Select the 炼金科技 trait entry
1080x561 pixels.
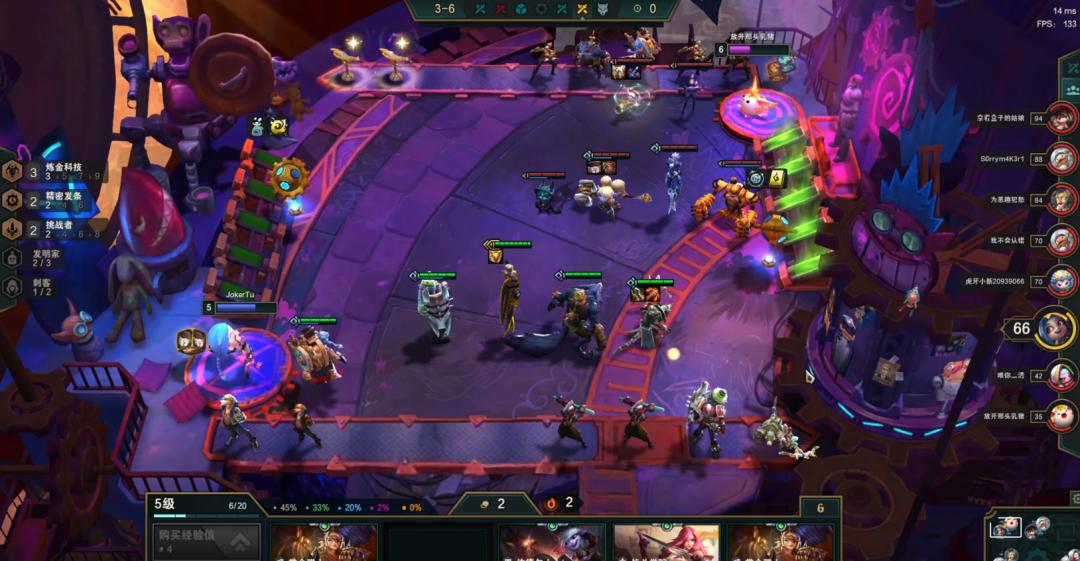tap(55, 172)
